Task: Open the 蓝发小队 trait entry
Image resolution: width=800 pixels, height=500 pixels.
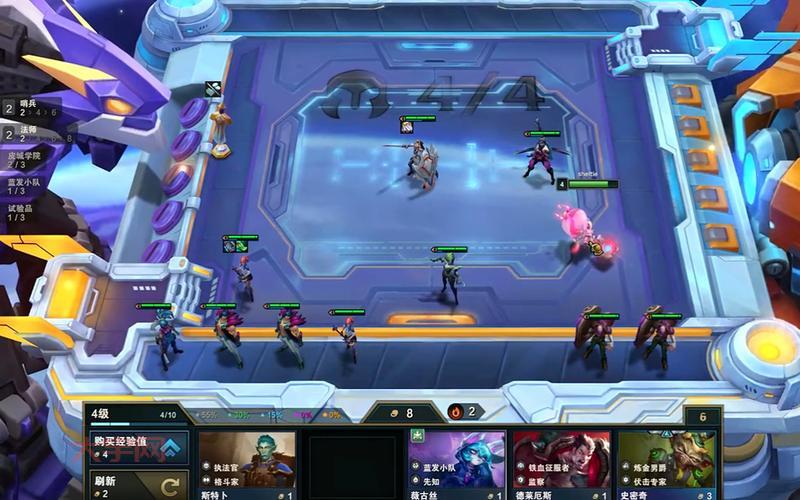Action: [x=26, y=186]
